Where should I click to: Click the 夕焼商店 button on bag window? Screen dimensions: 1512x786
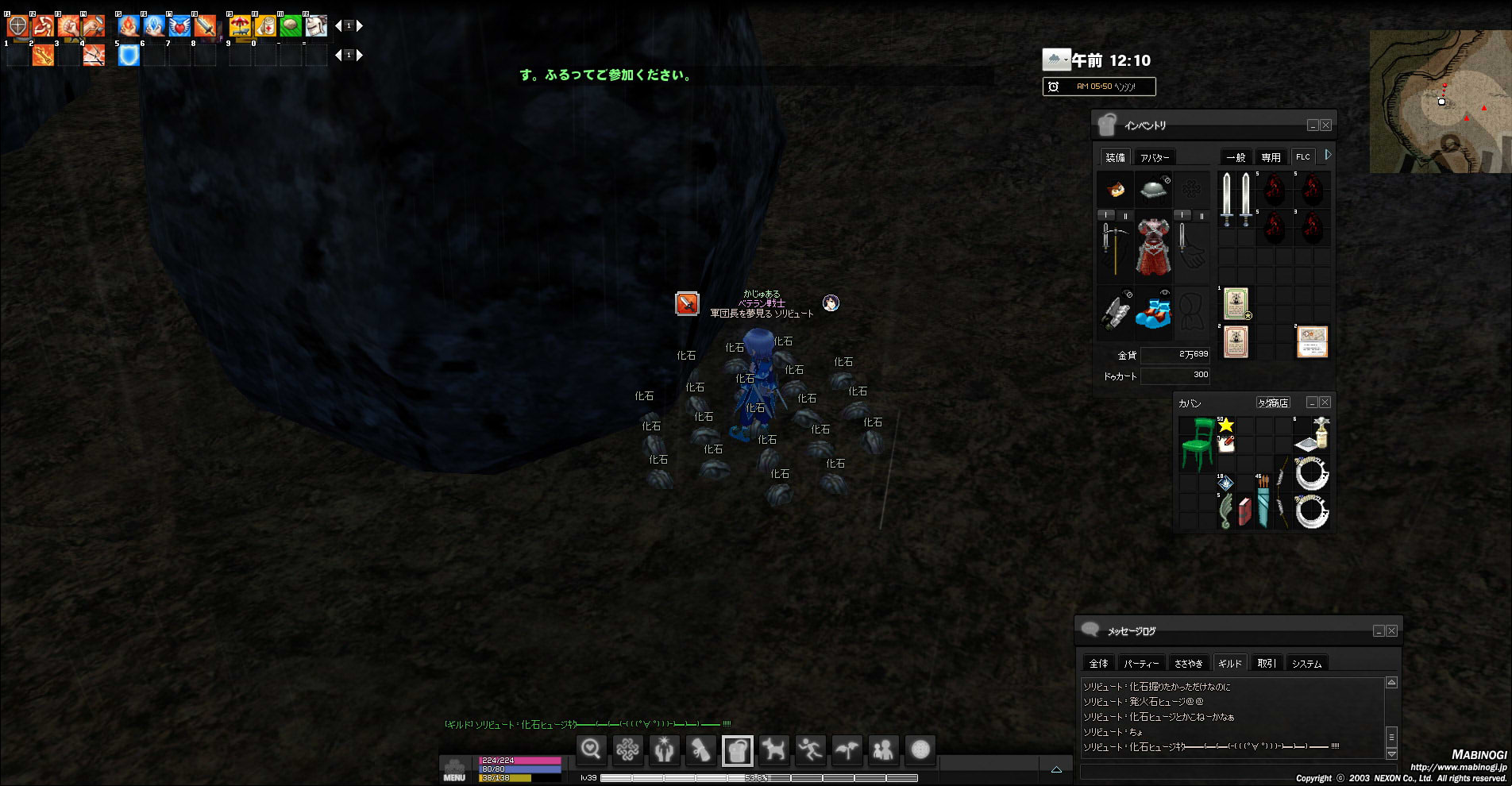[1272, 403]
